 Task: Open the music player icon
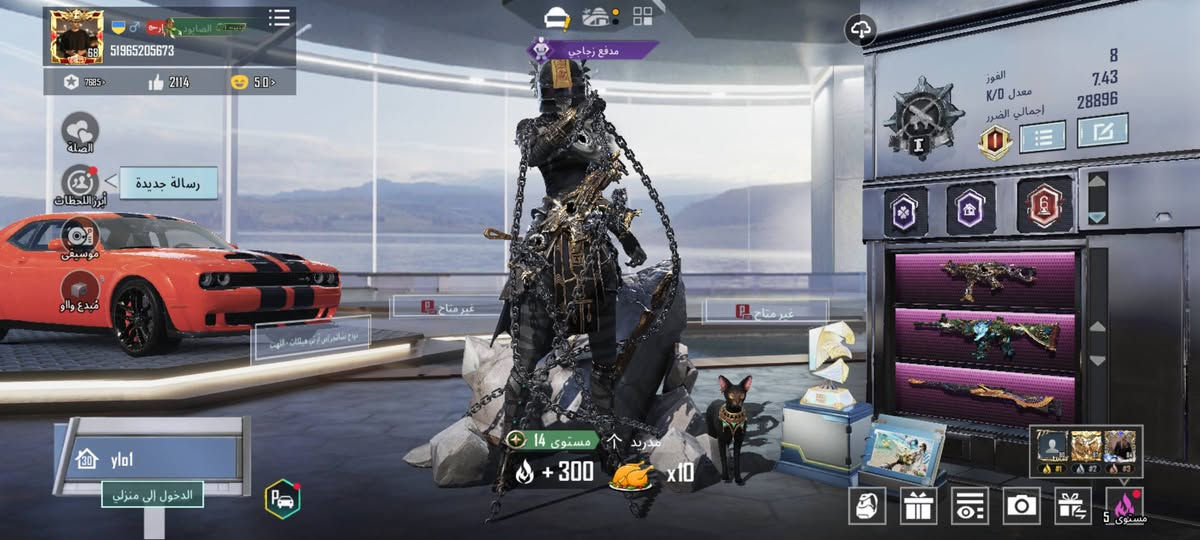(80, 235)
